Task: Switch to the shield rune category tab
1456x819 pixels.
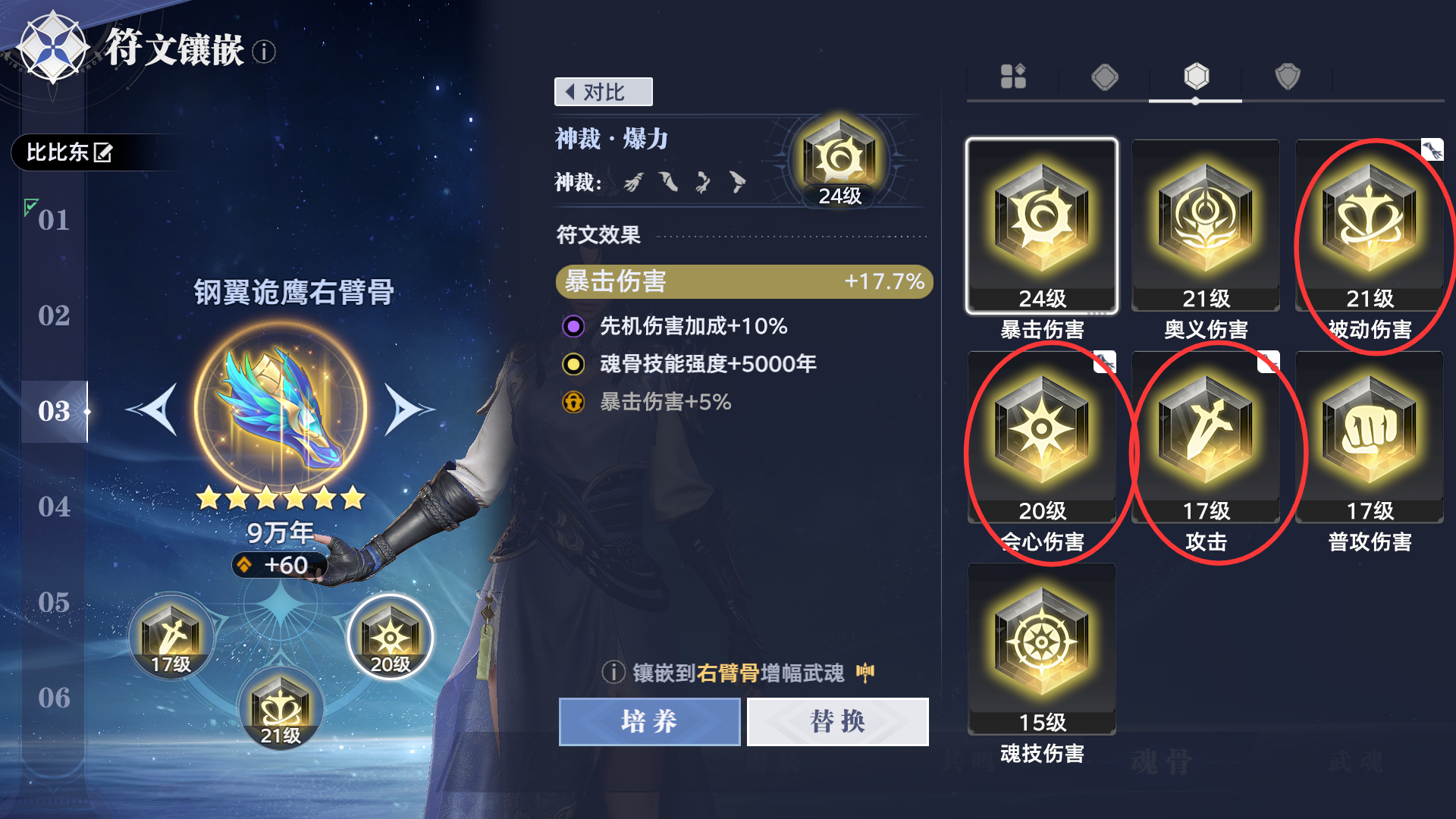Action: click(x=1288, y=77)
